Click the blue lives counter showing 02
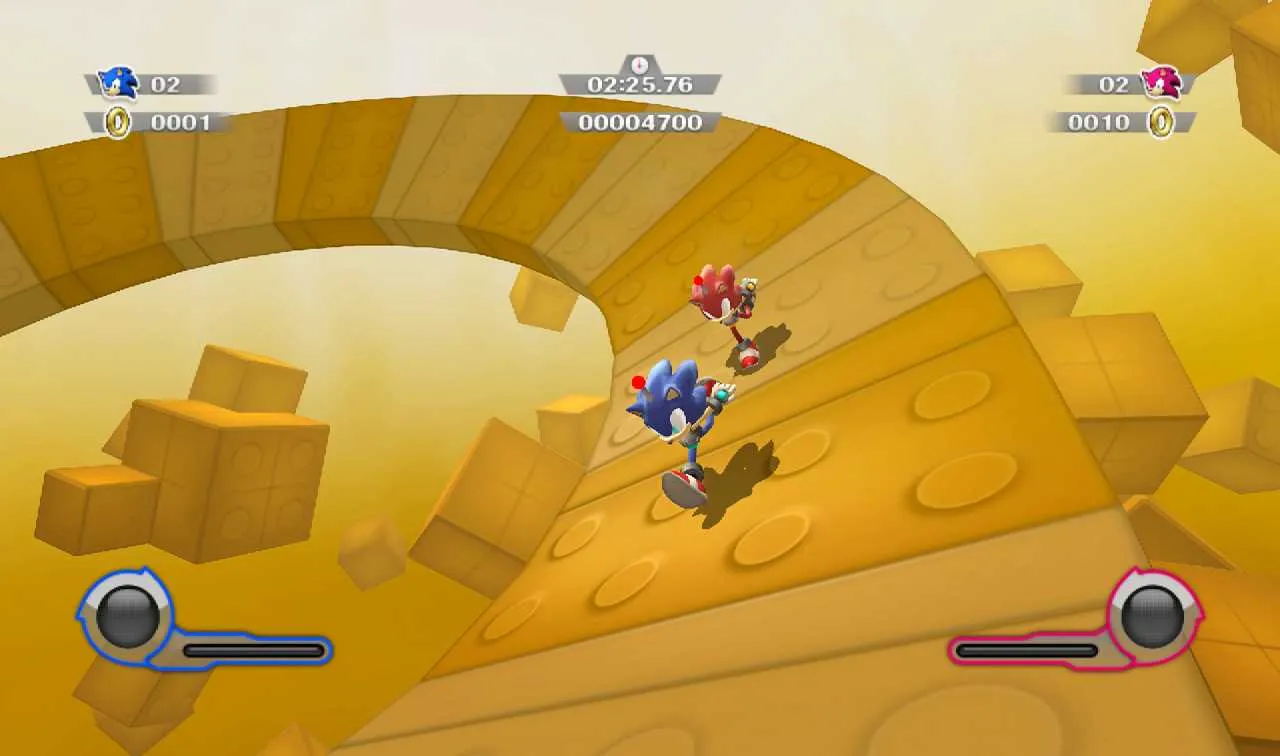The width and height of the screenshot is (1280, 756). [x=168, y=84]
